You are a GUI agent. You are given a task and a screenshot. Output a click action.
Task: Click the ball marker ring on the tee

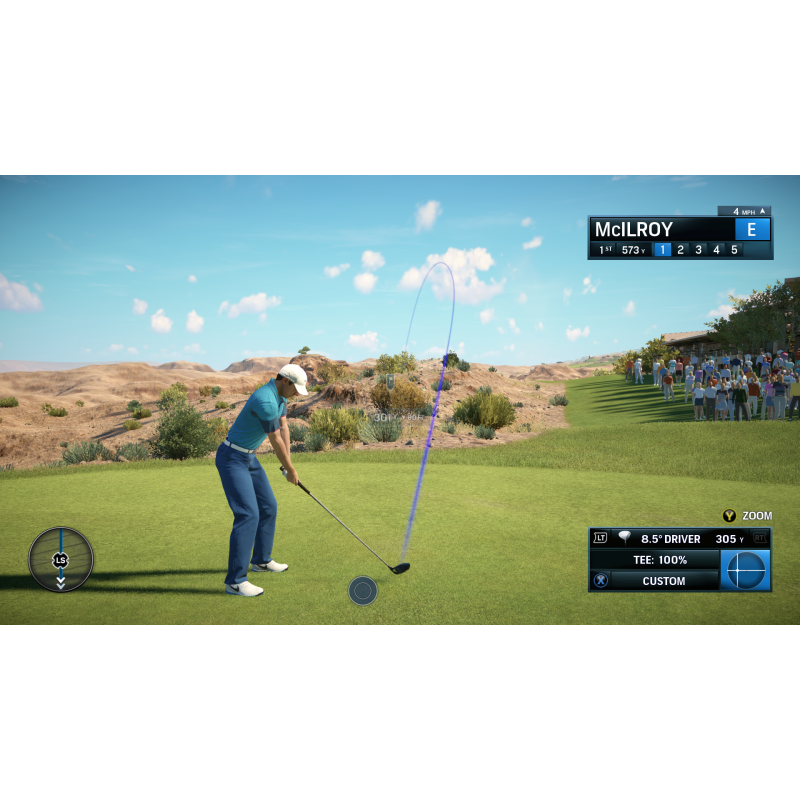(363, 590)
